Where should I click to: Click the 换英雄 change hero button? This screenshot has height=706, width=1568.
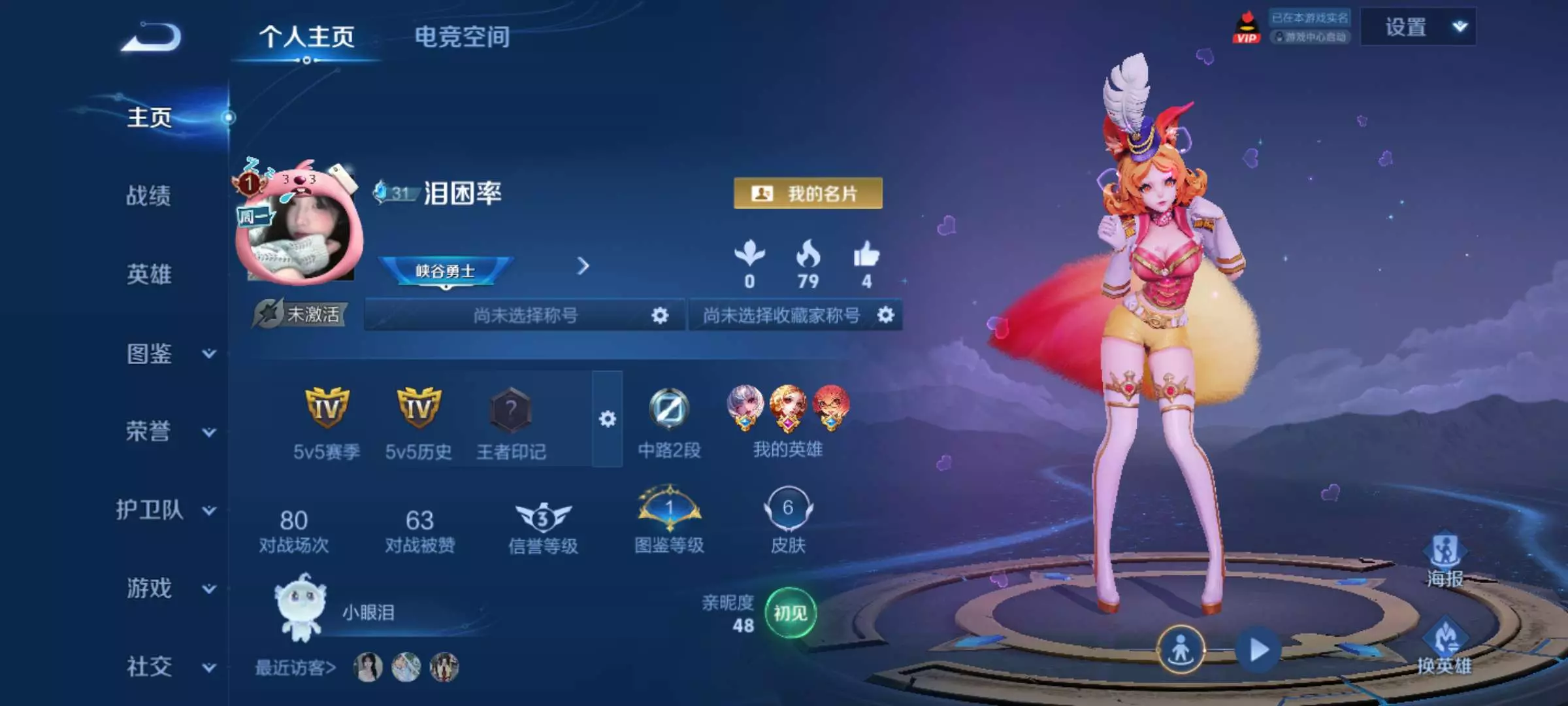[x=1445, y=646]
